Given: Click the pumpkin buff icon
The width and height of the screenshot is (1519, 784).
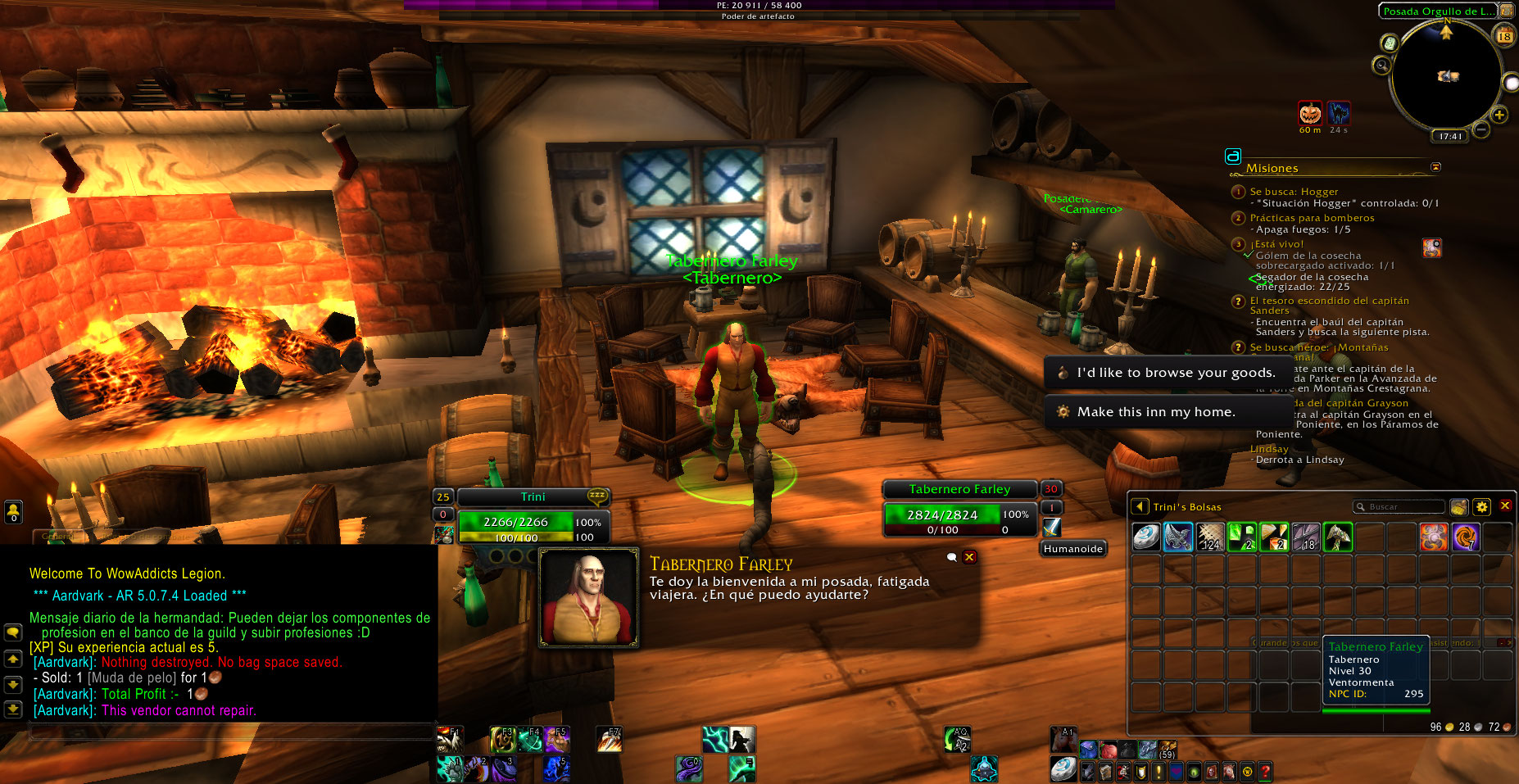Looking at the screenshot, I should pos(1310,113).
